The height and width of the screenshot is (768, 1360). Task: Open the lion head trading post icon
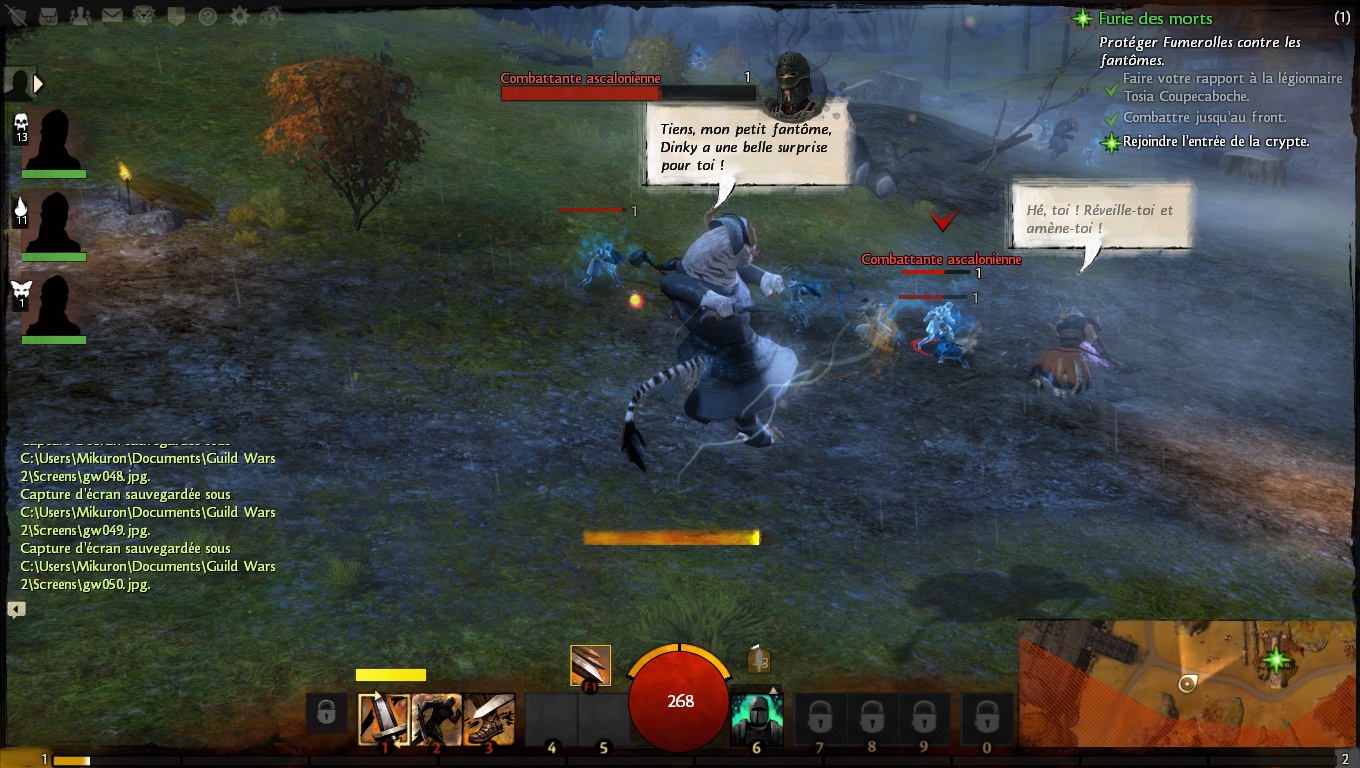(144, 15)
